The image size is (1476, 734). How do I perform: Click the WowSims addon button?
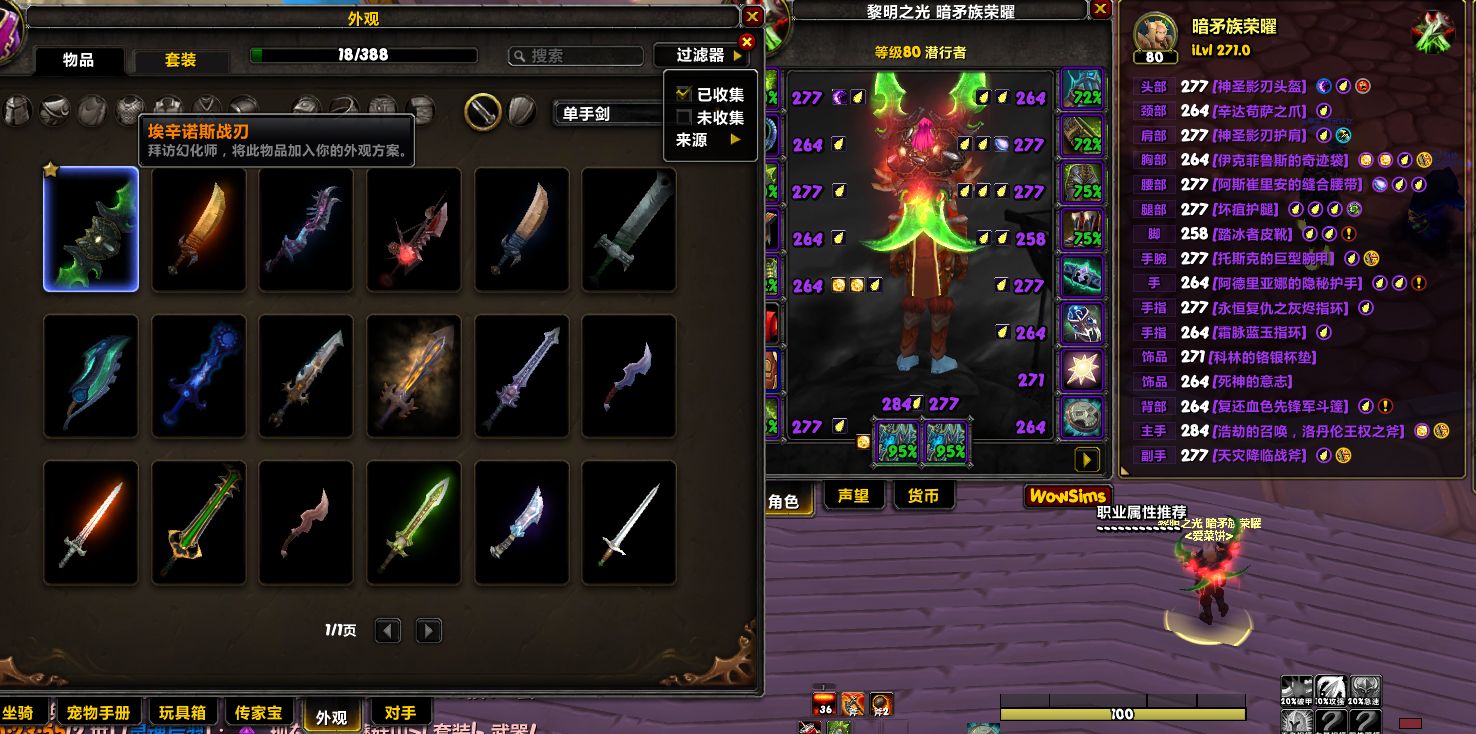click(x=1068, y=496)
